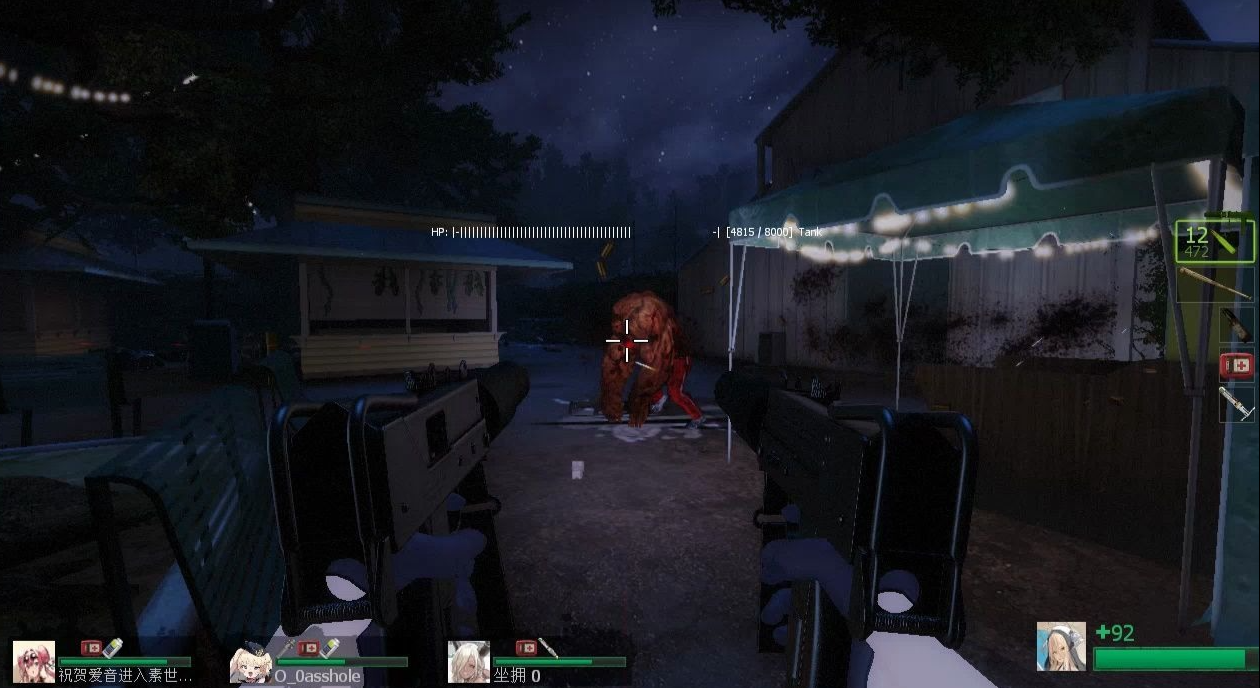The width and height of the screenshot is (1260, 688).
Task: Select the primary weapon slot showing ammo 12
Action: (x=1213, y=242)
